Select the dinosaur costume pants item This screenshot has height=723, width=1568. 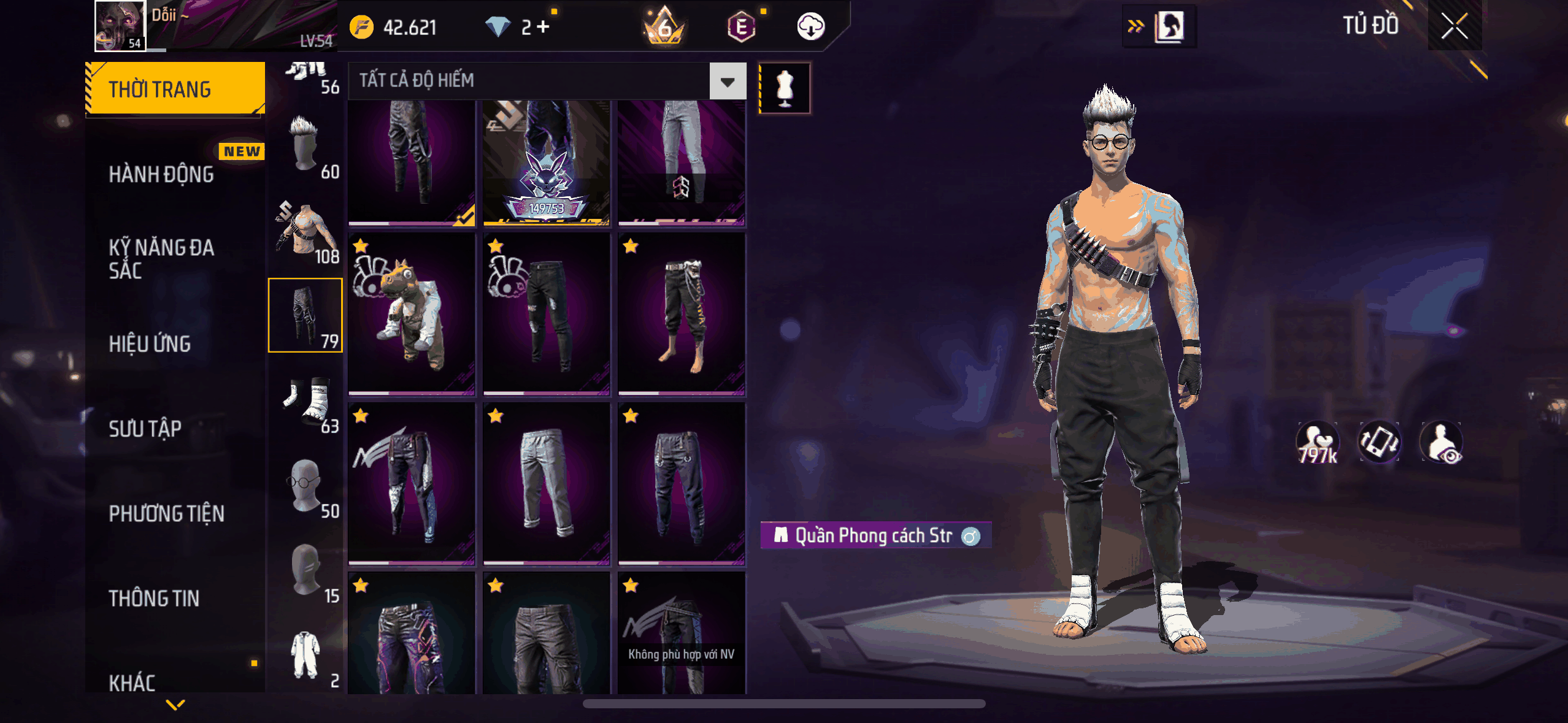[412, 314]
